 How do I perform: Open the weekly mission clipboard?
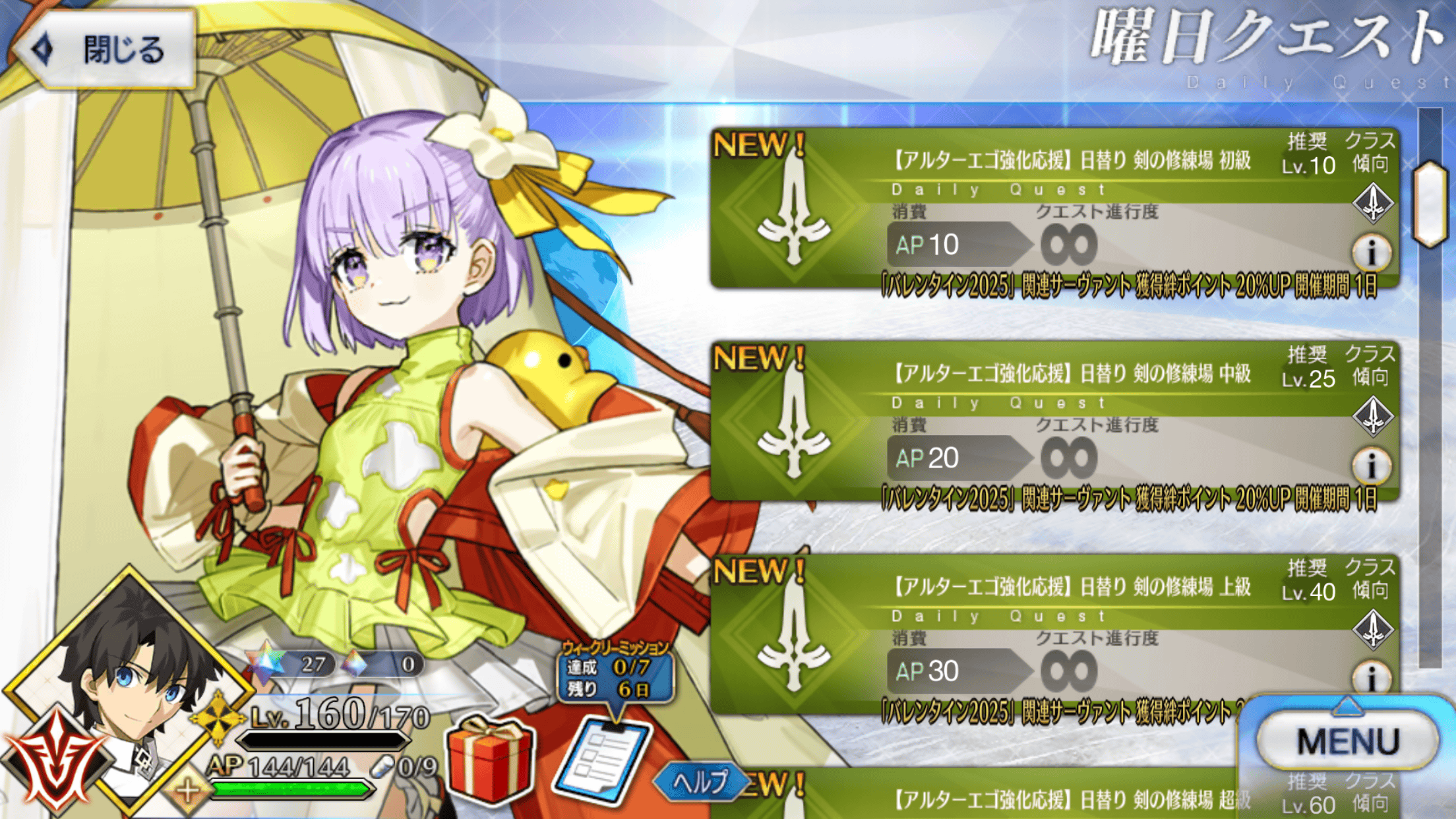click(x=603, y=760)
